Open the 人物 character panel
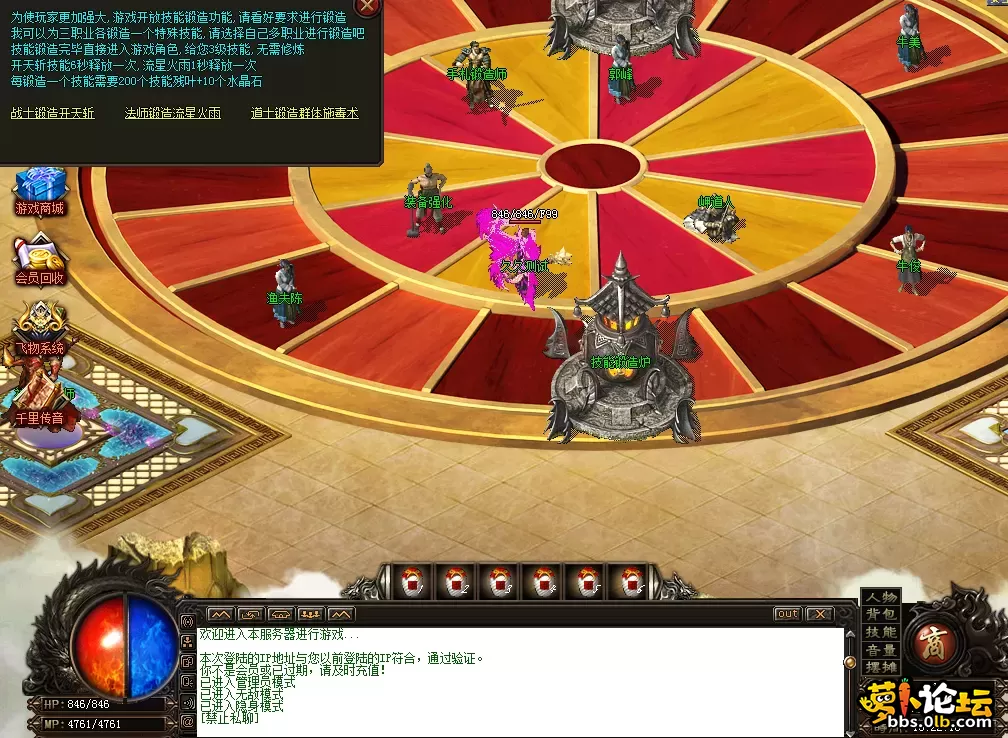The height and width of the screenshot is (738, 1008). (x=881, y=597)
